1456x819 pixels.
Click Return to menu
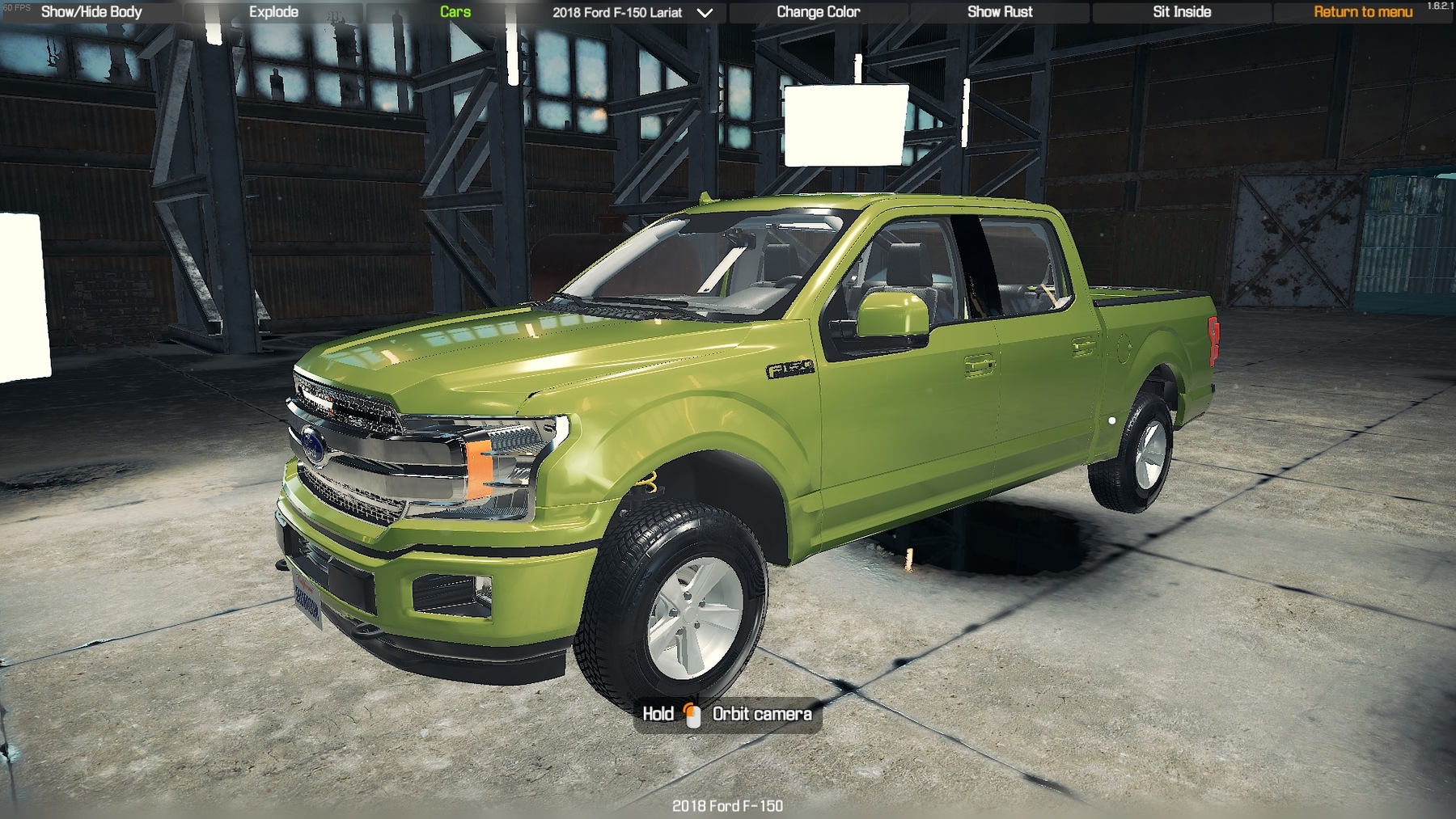tap(1363, 12)
